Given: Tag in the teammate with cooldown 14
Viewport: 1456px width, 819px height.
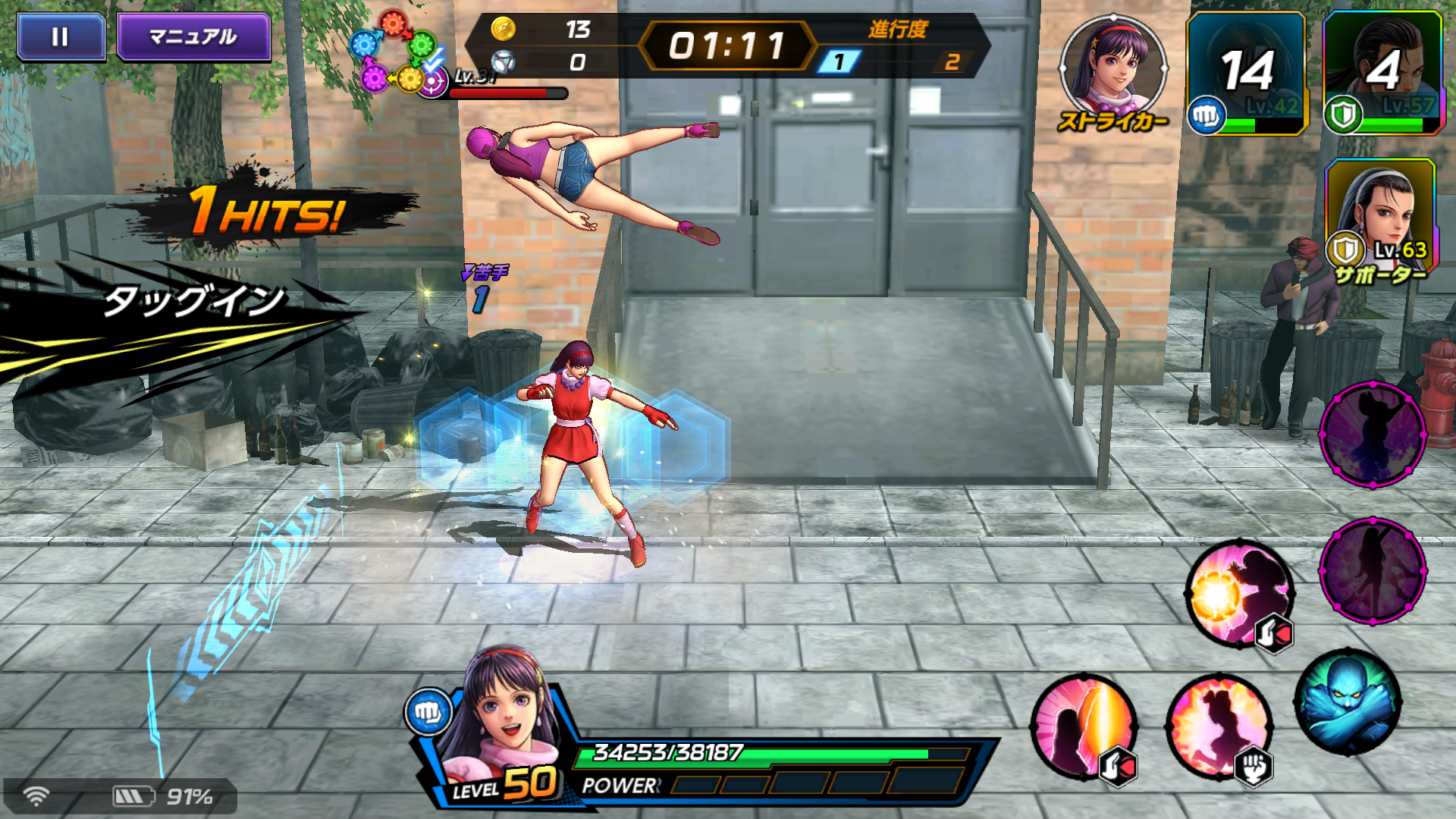Looking at the screenshot, I should point(1247,73).
